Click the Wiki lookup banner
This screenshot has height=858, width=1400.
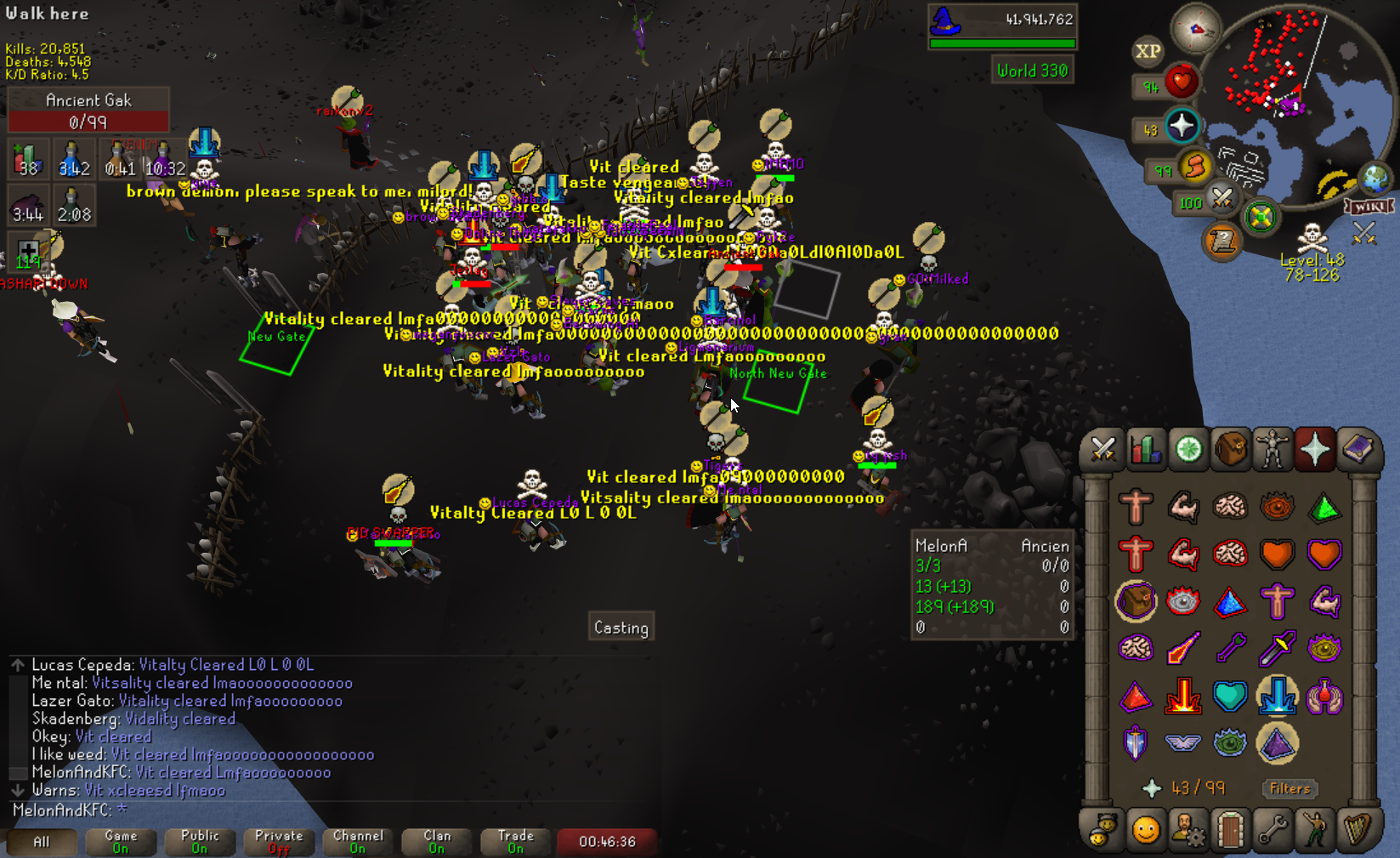pyautogui.click(x=1369, y=207)
